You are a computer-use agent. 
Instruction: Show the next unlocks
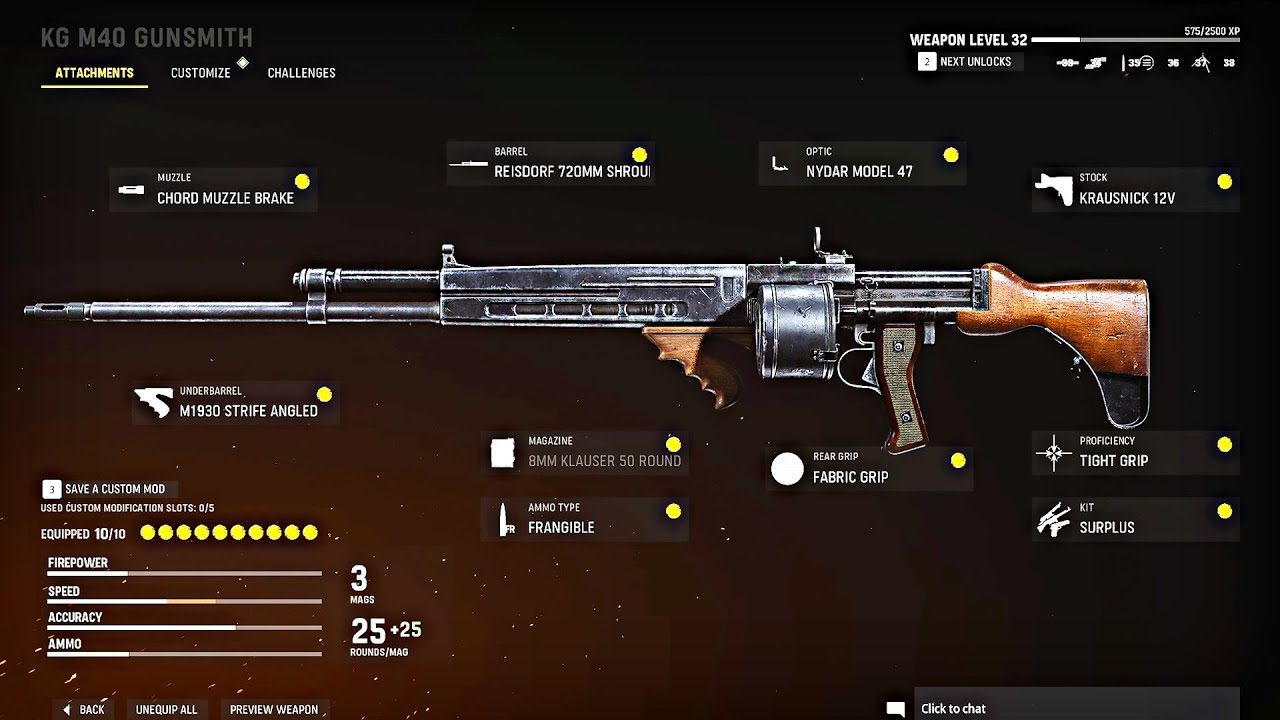(x=965, y=62)
